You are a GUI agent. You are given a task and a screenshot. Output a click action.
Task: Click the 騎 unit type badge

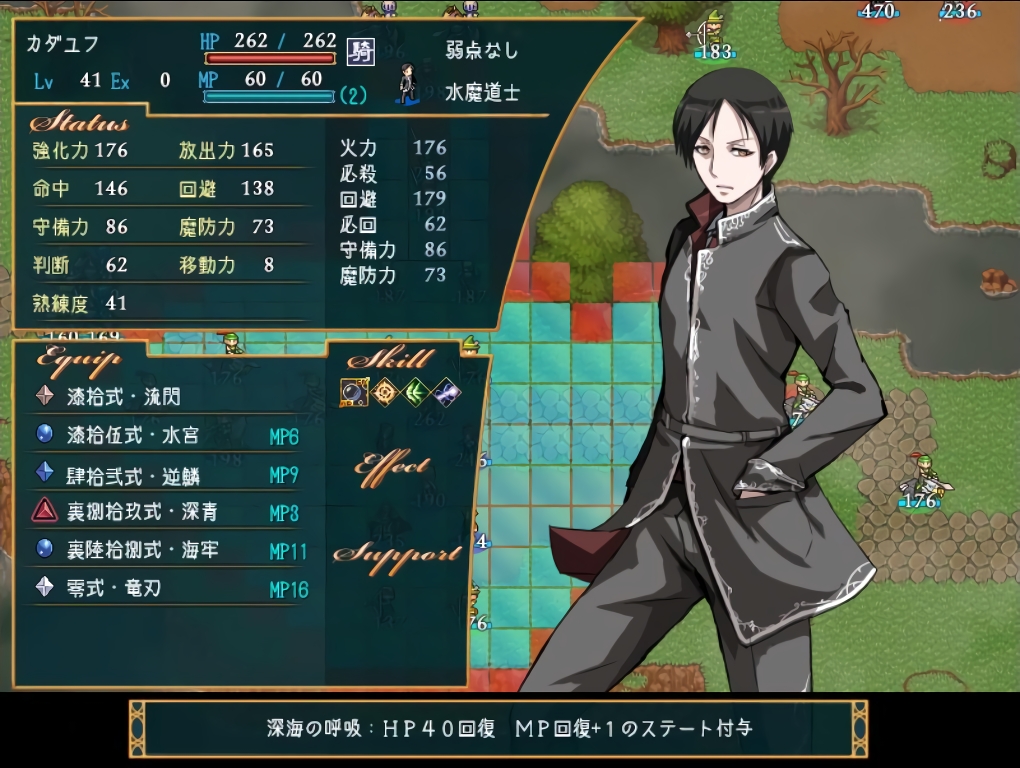pos(360,52)
